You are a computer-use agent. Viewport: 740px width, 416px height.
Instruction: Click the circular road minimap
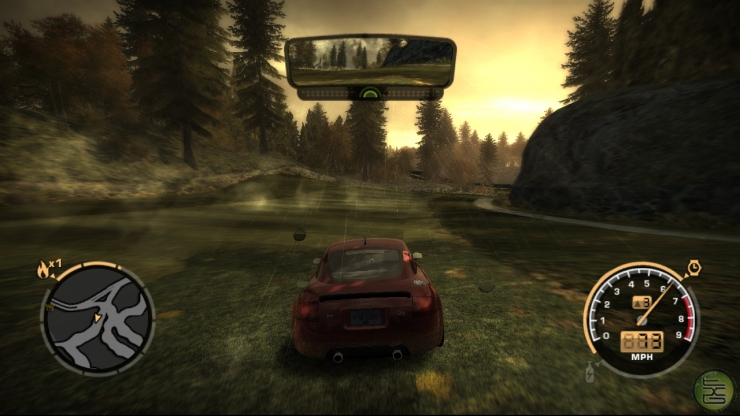click(x=97, y=319)
